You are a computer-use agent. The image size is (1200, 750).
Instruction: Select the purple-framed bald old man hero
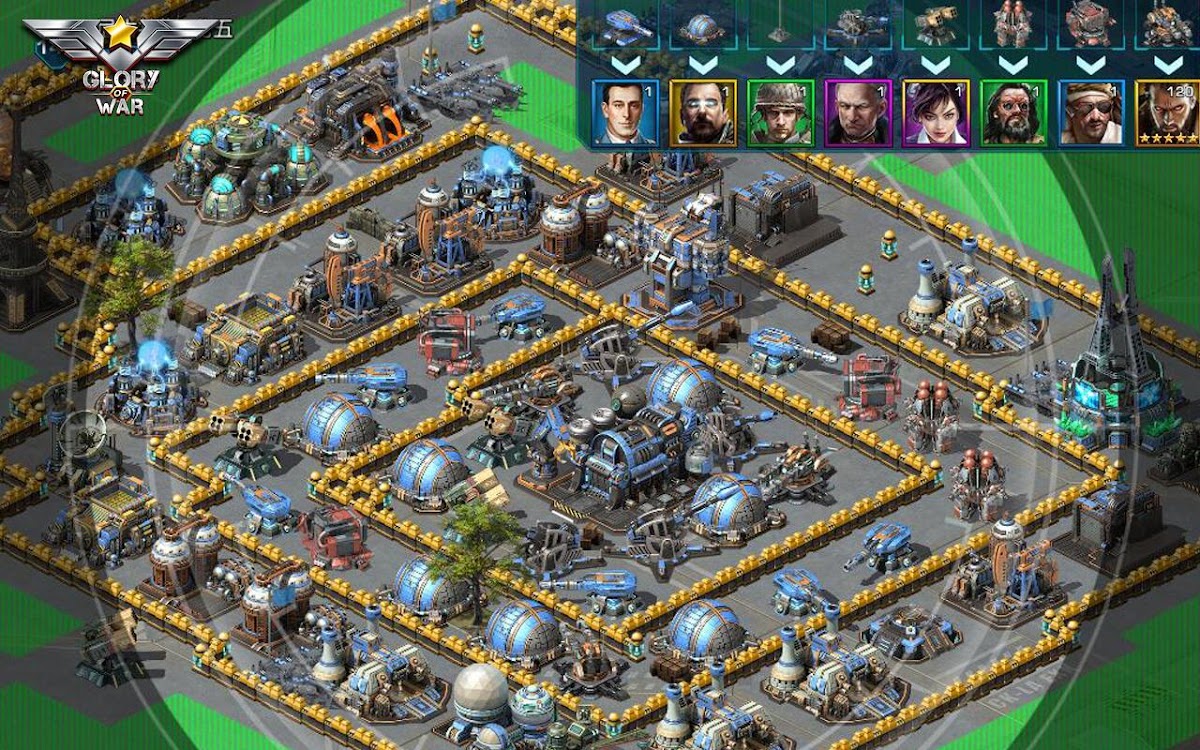(858, 112)
